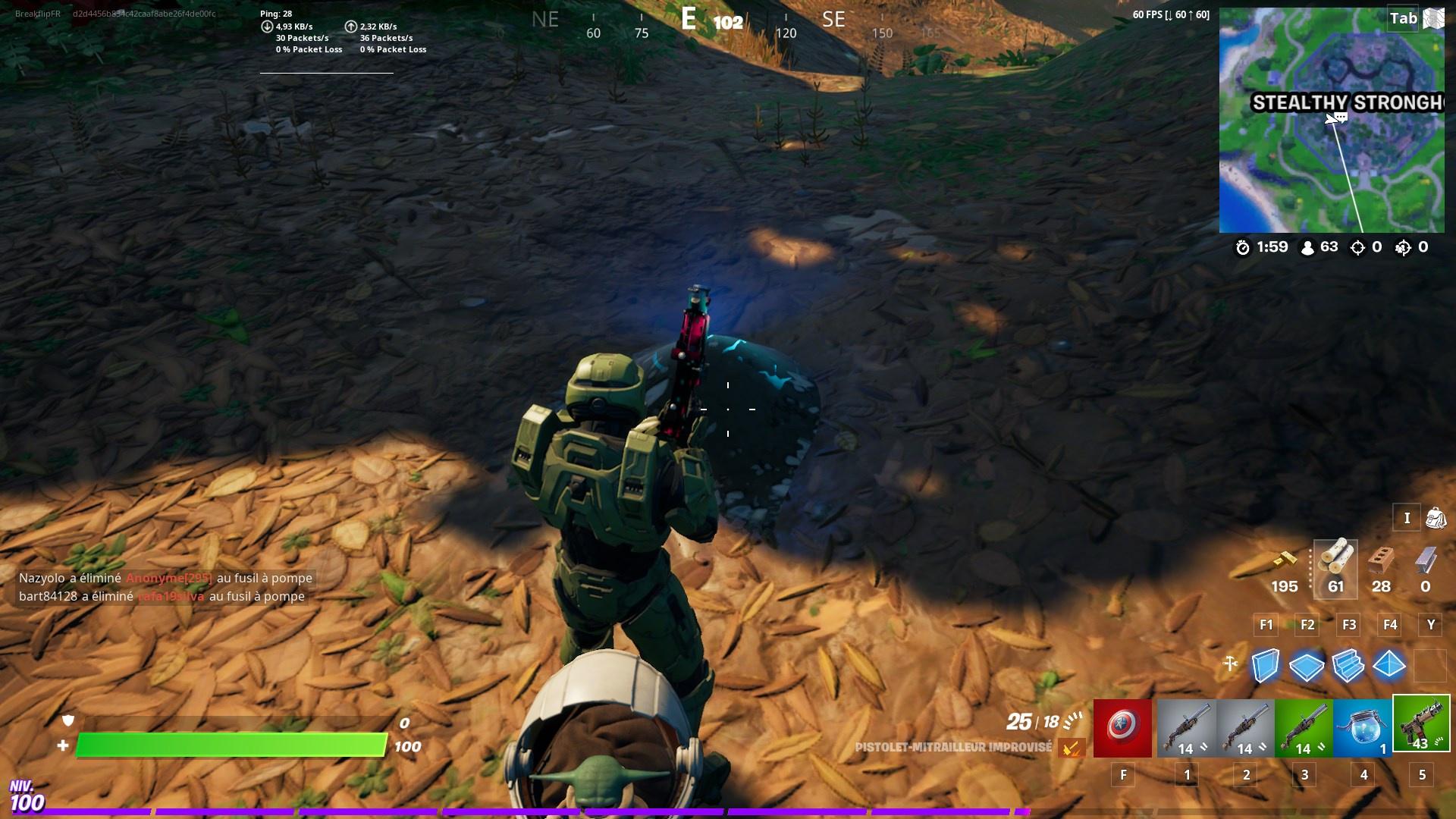The height and width of the screenshot is (819, 1456).
Task: Open the inventory keybind box labeled I
Action: coord(1407,517)
